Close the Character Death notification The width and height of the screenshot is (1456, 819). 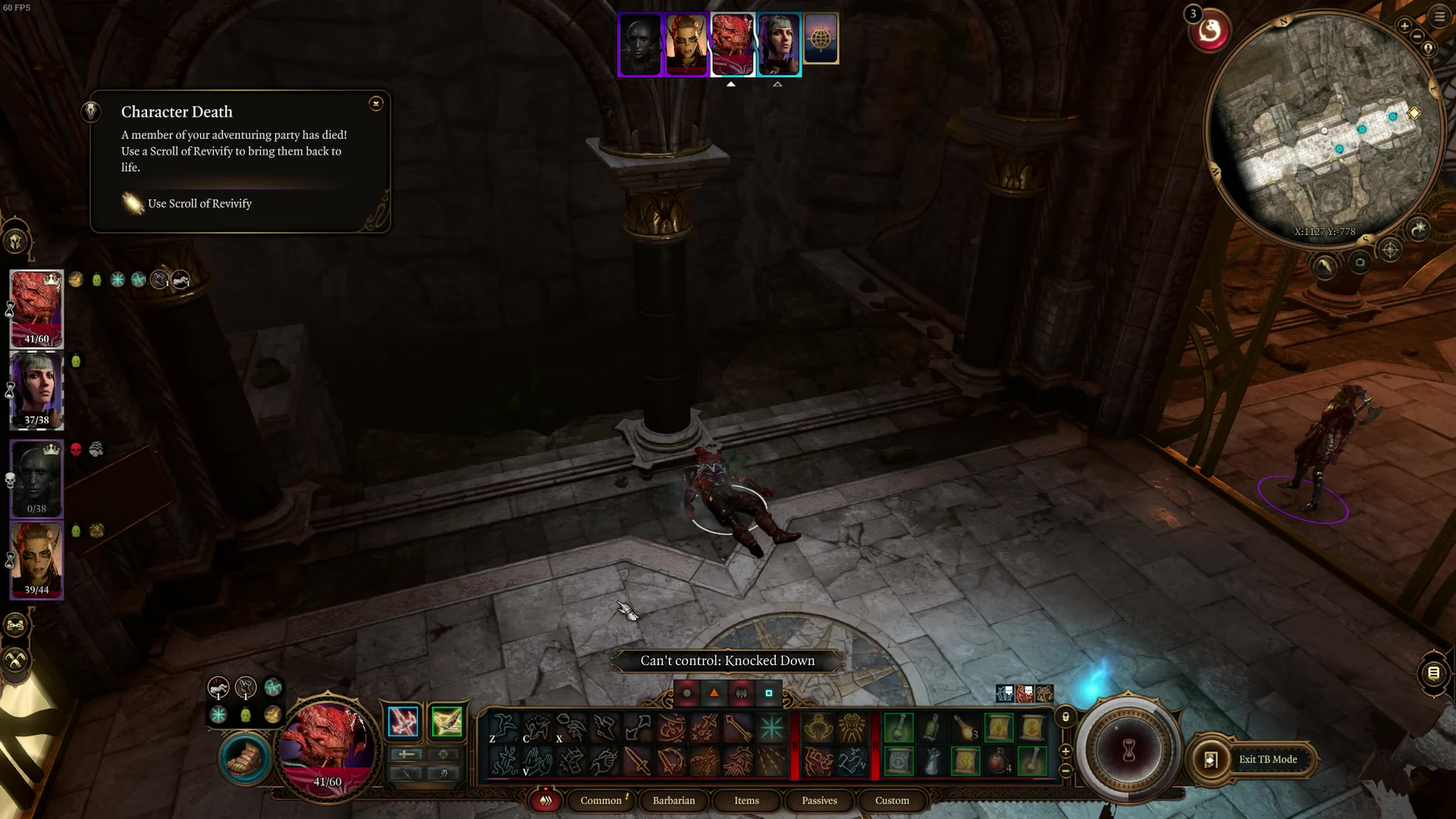[376, 104]
